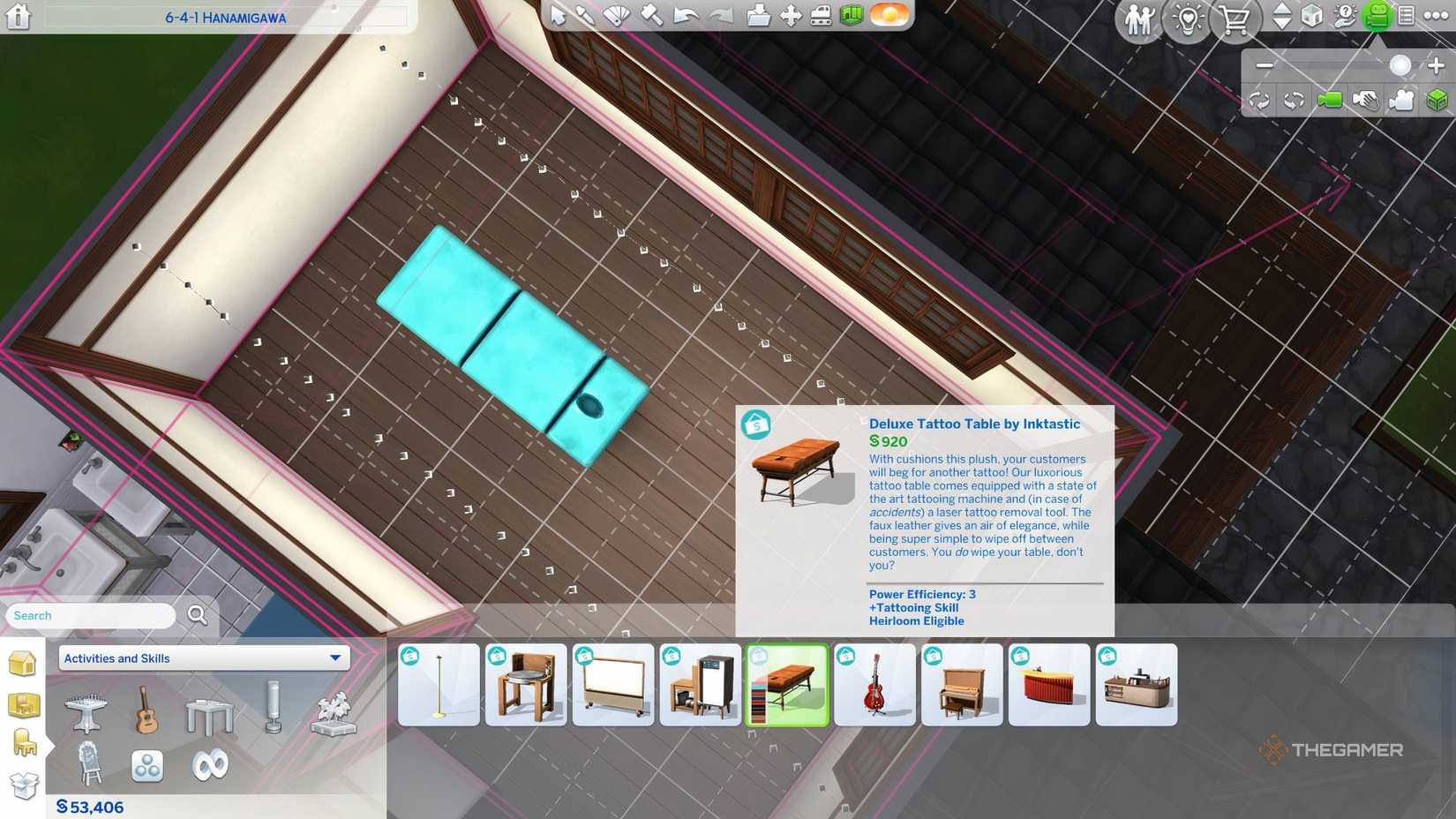Zoom in with the plus button
The image size is (1456, 819).
(x=1437, y=64)
